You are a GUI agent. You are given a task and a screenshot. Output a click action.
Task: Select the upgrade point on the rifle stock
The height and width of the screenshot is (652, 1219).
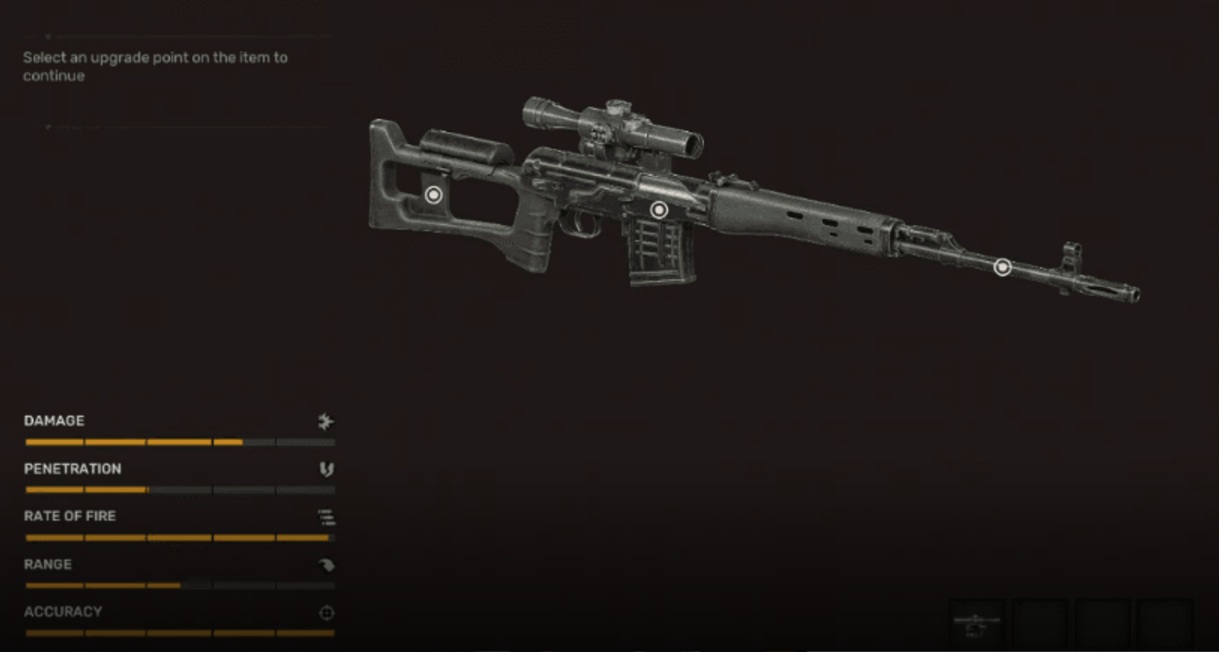pos(433,195)
